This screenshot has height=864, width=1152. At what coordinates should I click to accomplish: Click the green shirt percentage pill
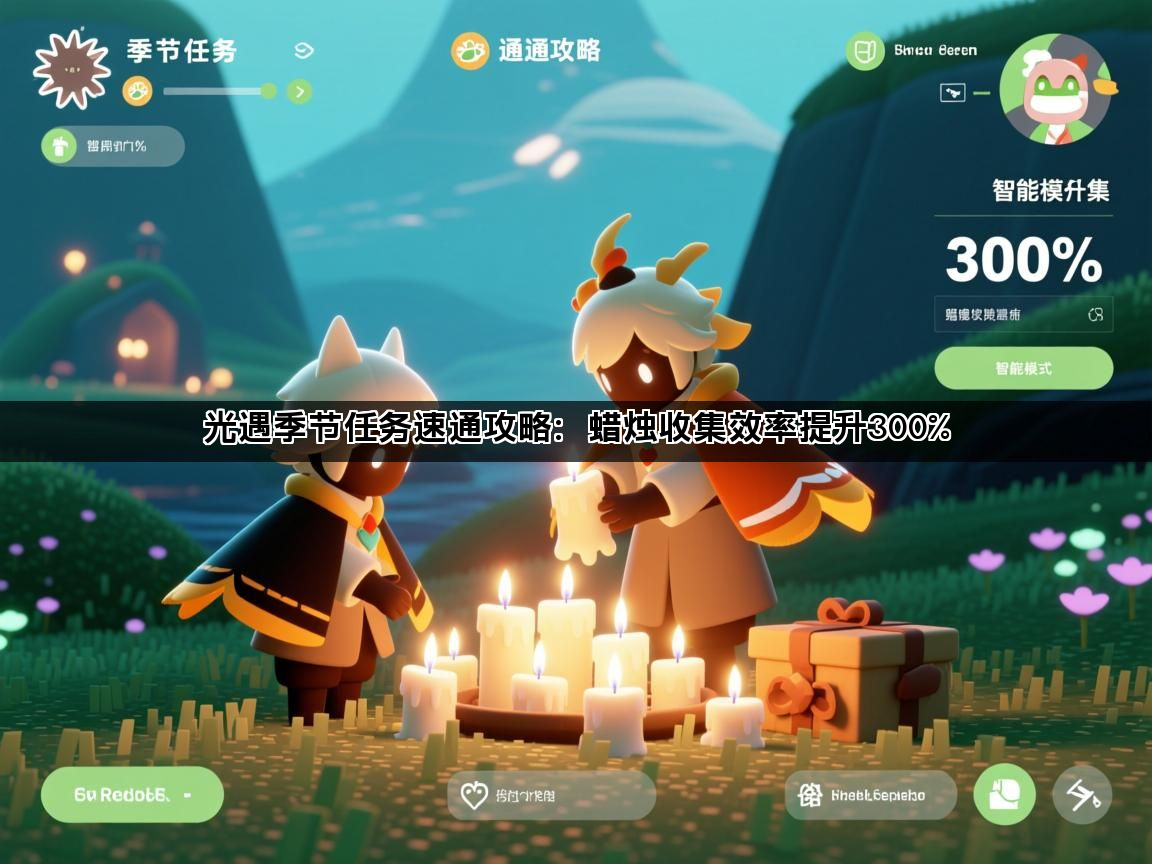[x=113, y=146]
